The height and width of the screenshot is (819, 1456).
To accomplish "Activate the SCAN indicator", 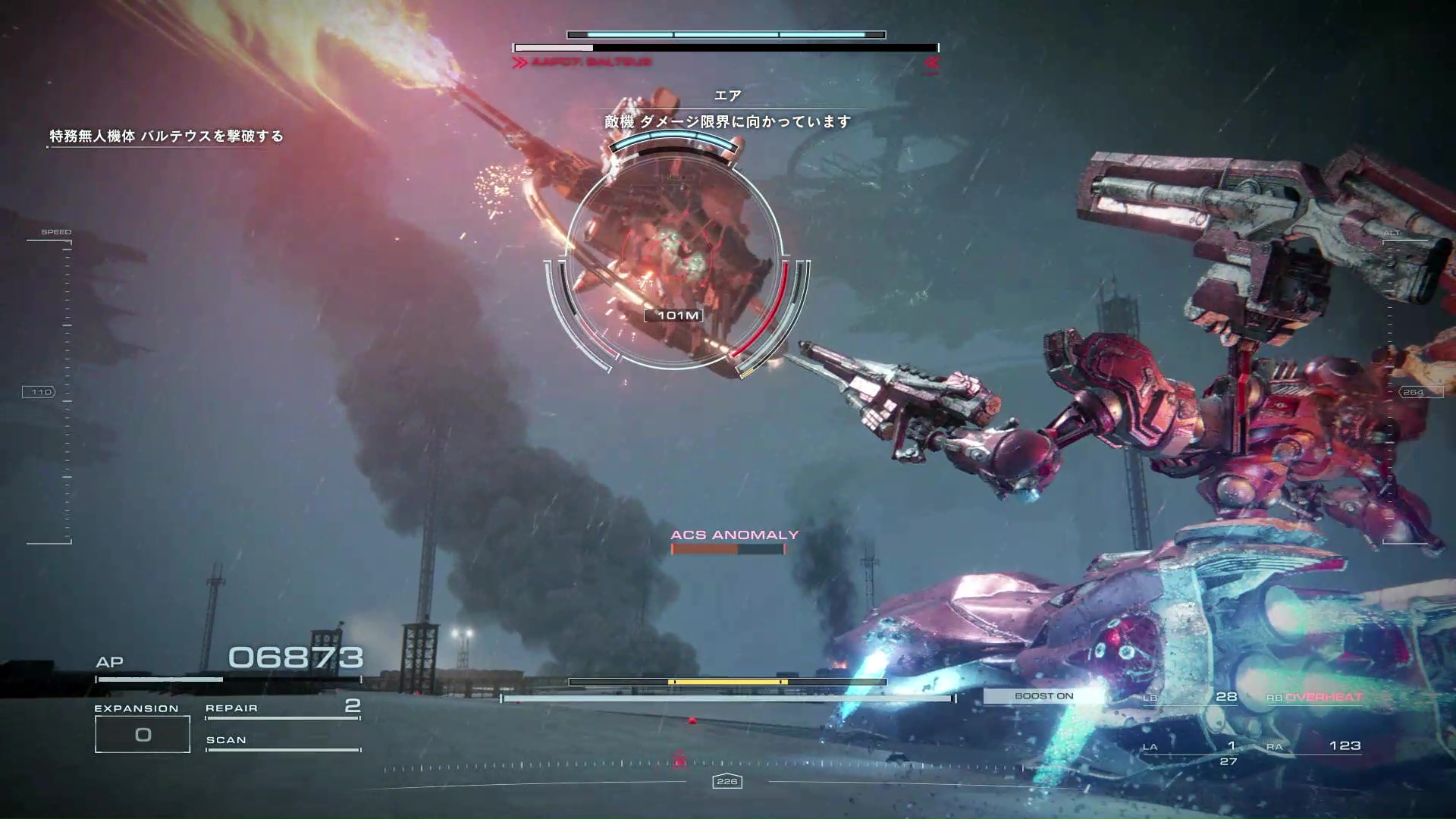I will click(282, 741).
